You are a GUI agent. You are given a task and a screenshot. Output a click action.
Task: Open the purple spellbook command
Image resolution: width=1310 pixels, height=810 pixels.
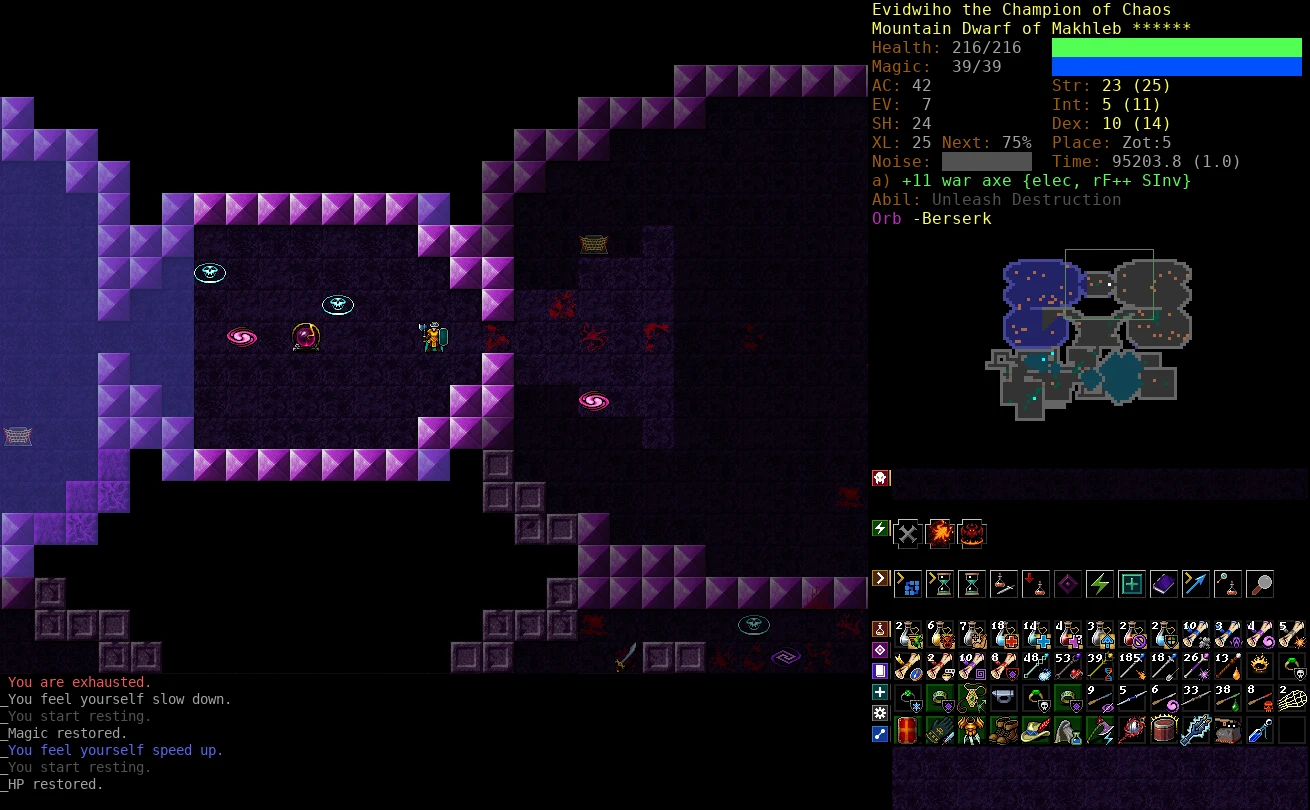(1163, 583)
